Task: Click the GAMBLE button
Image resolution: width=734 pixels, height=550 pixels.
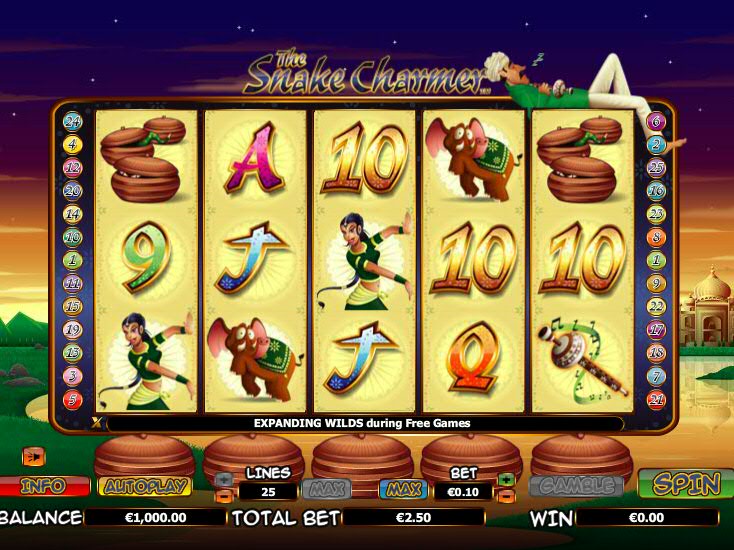Action: click(x=575, y=485)
